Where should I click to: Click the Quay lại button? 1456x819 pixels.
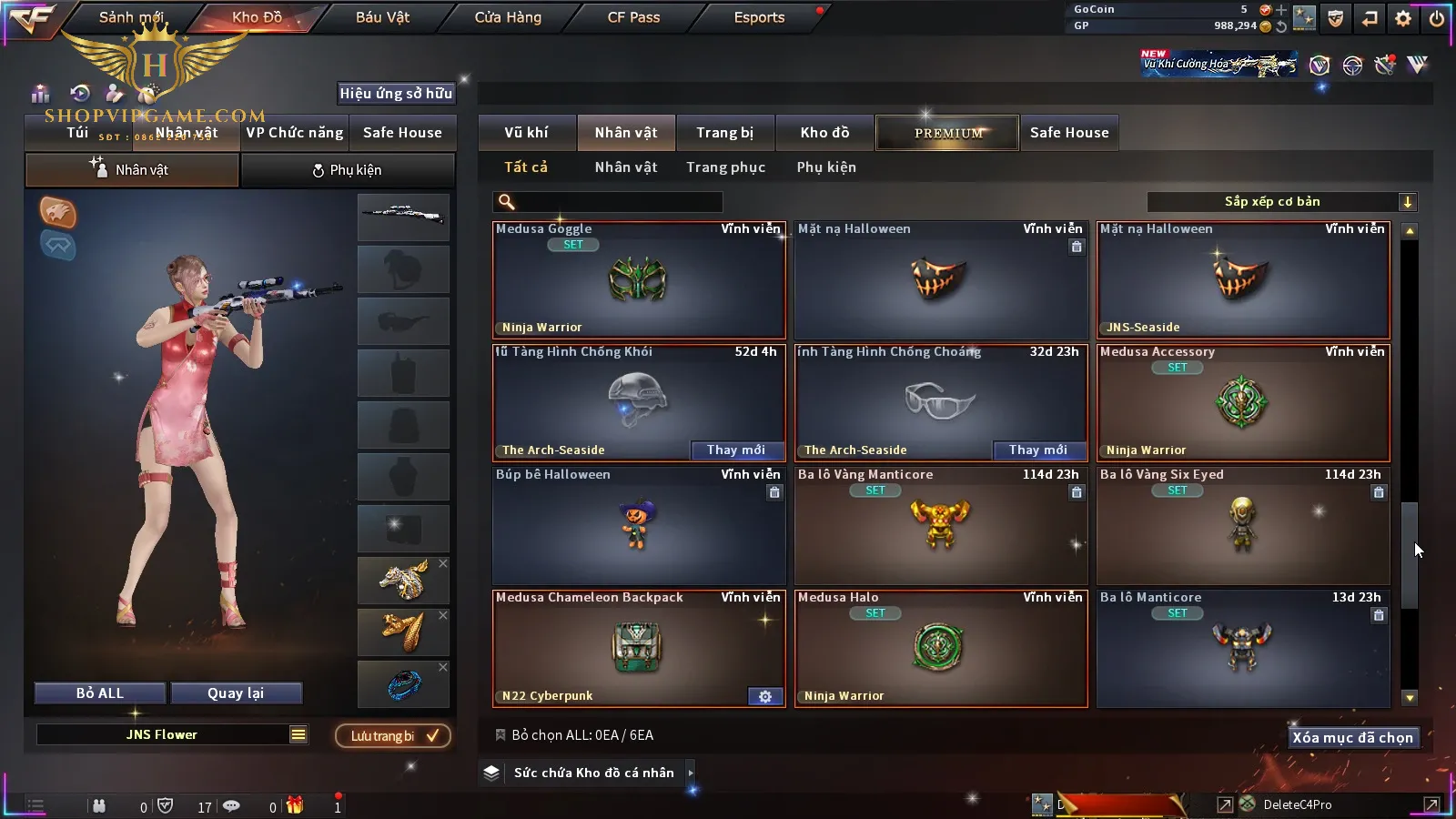click(x=236, y=693)
